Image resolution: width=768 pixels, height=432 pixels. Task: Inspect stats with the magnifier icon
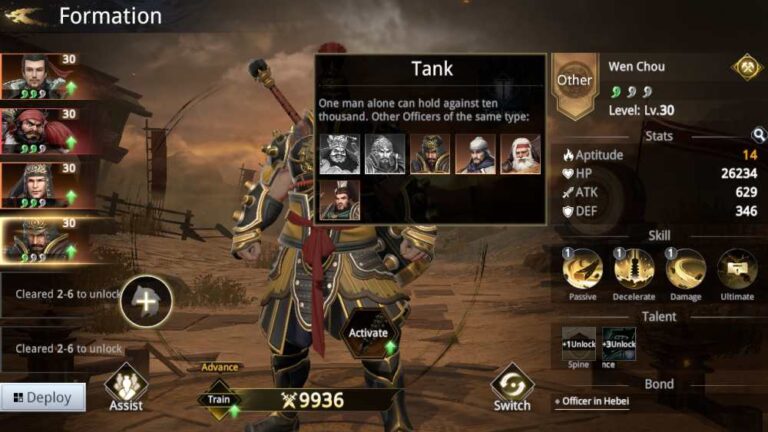[759, 136]
